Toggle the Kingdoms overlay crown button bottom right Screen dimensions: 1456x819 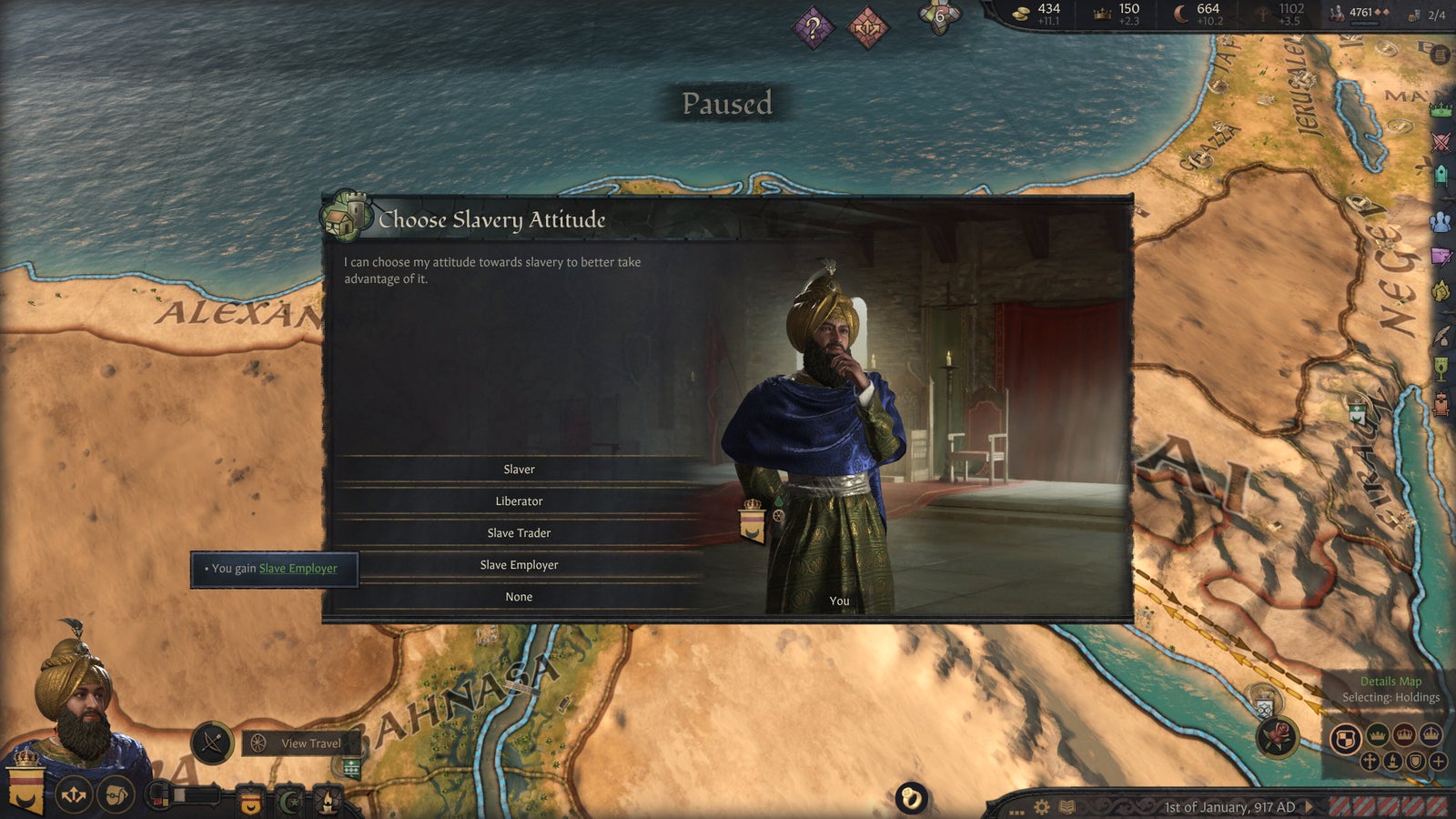[x=1404, y=735]
